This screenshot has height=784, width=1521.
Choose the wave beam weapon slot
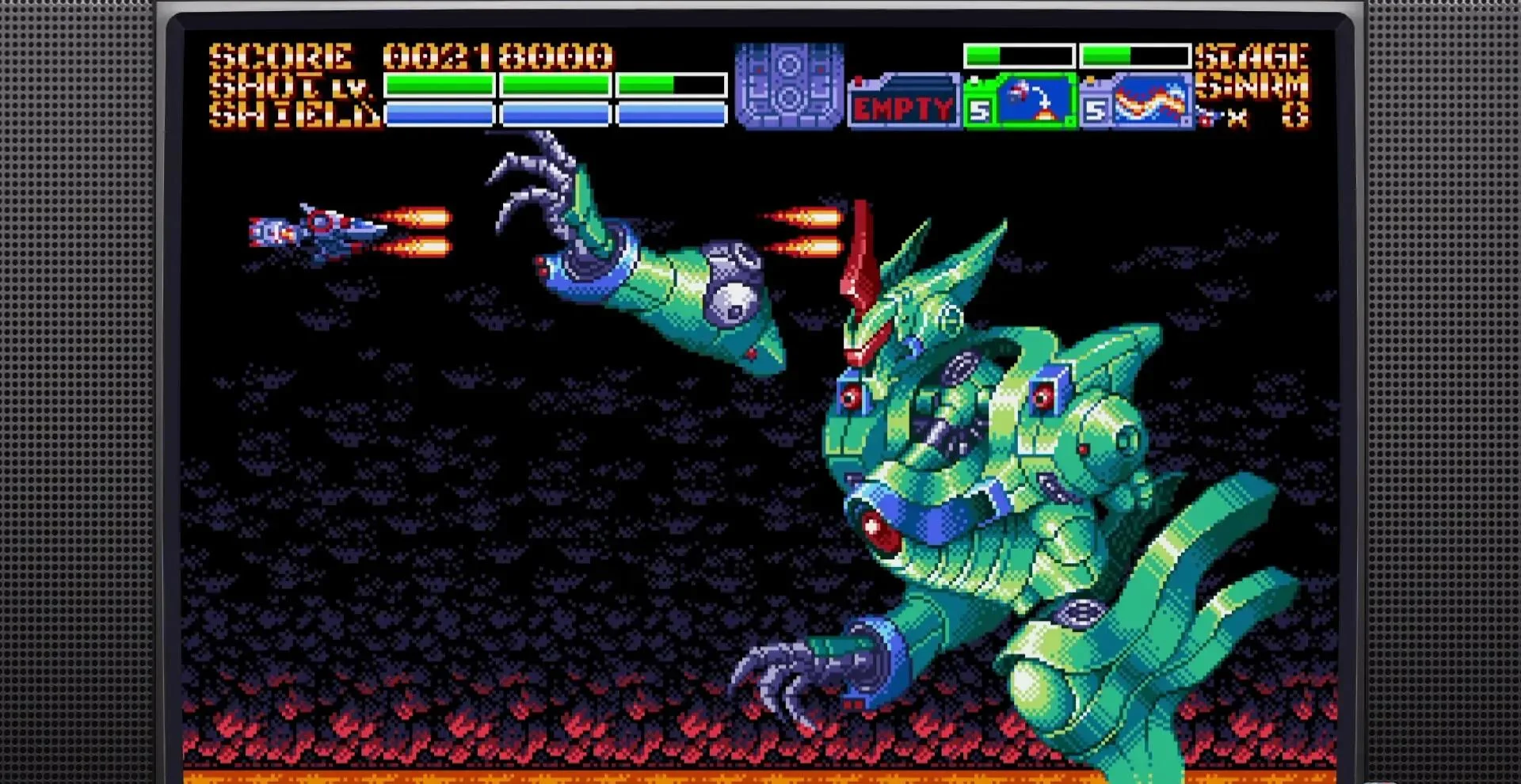1138,101
